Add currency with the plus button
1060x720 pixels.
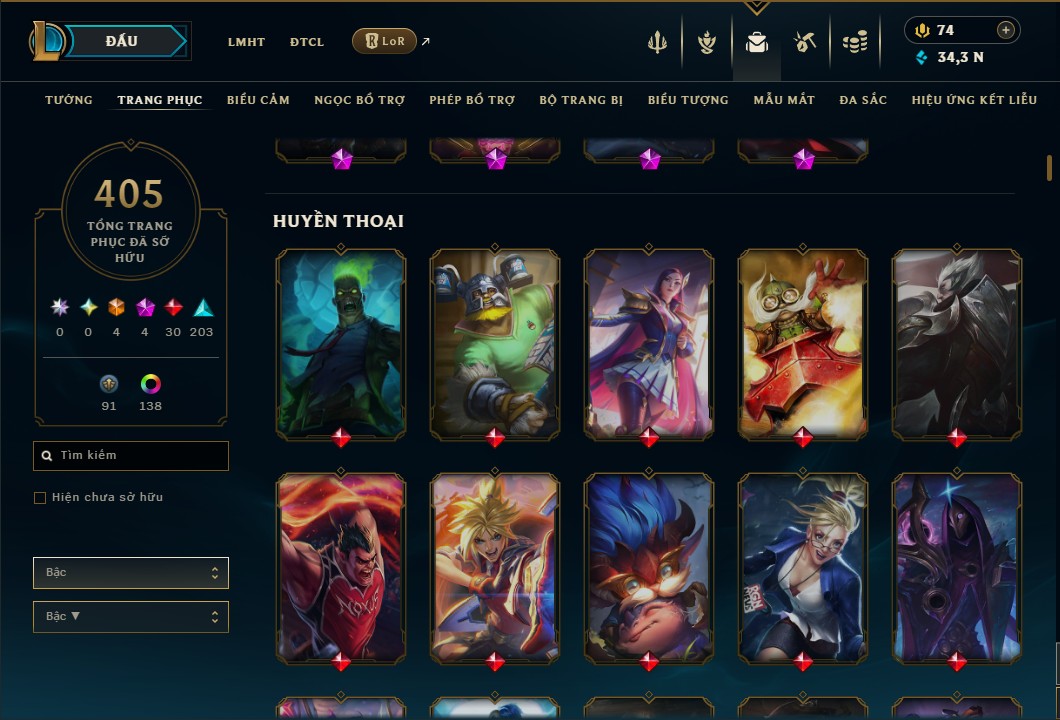coord(1006,31)
